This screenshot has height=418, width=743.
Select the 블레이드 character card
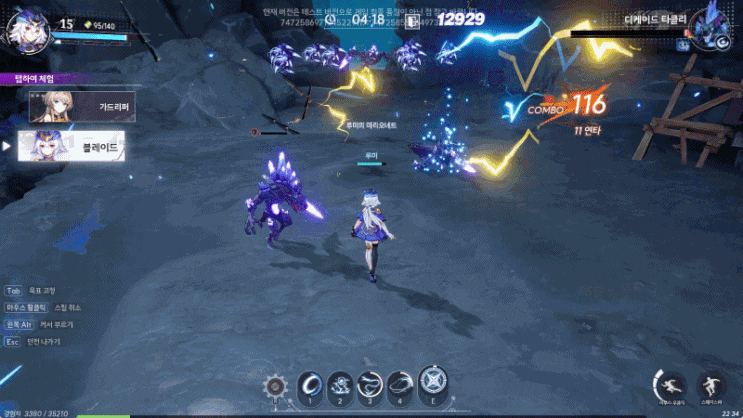[x=80, y=146]
